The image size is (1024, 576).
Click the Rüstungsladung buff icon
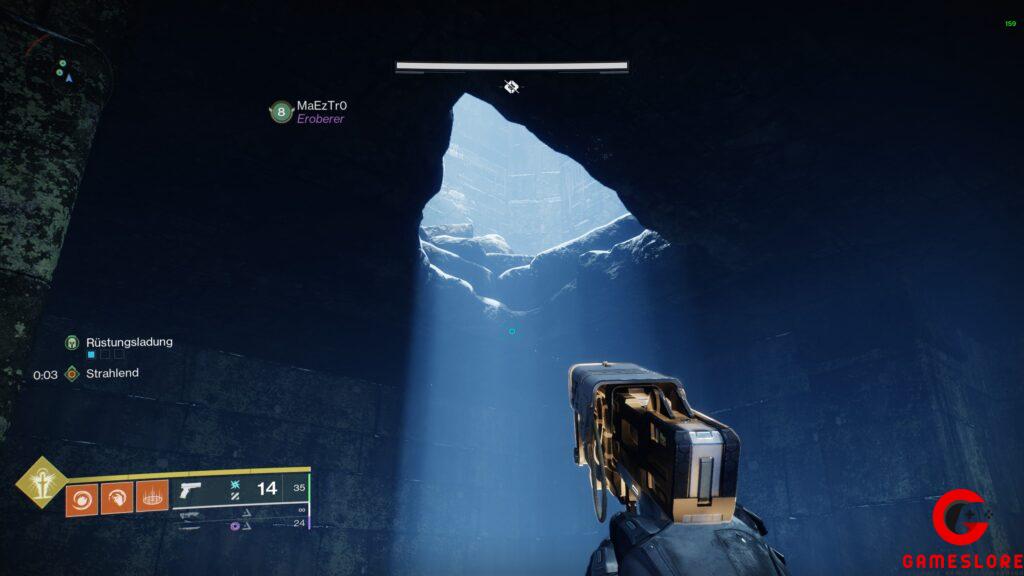(x=72, y=342)
